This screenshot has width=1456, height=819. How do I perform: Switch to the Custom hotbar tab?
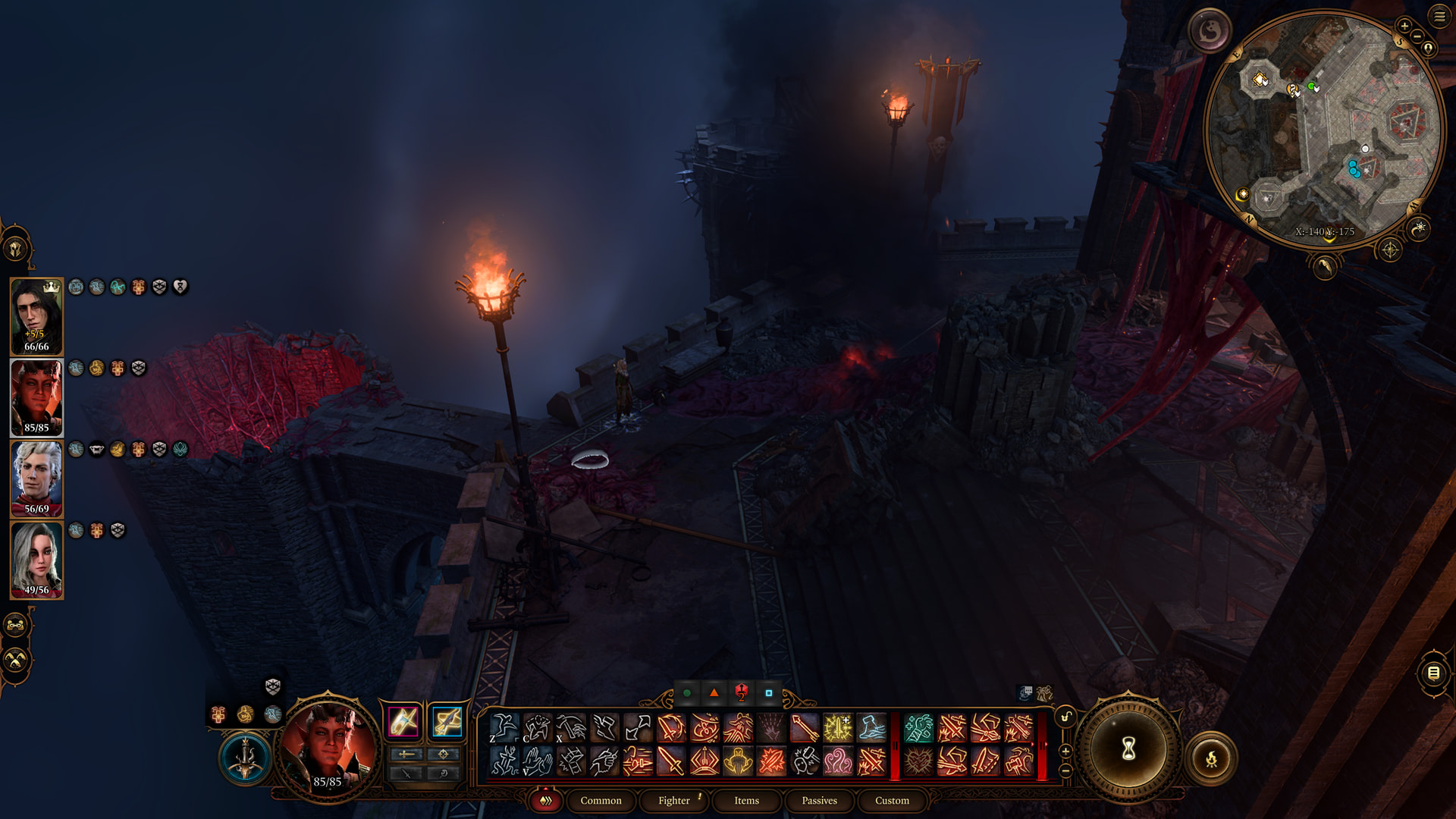click(x=892, y=800)
